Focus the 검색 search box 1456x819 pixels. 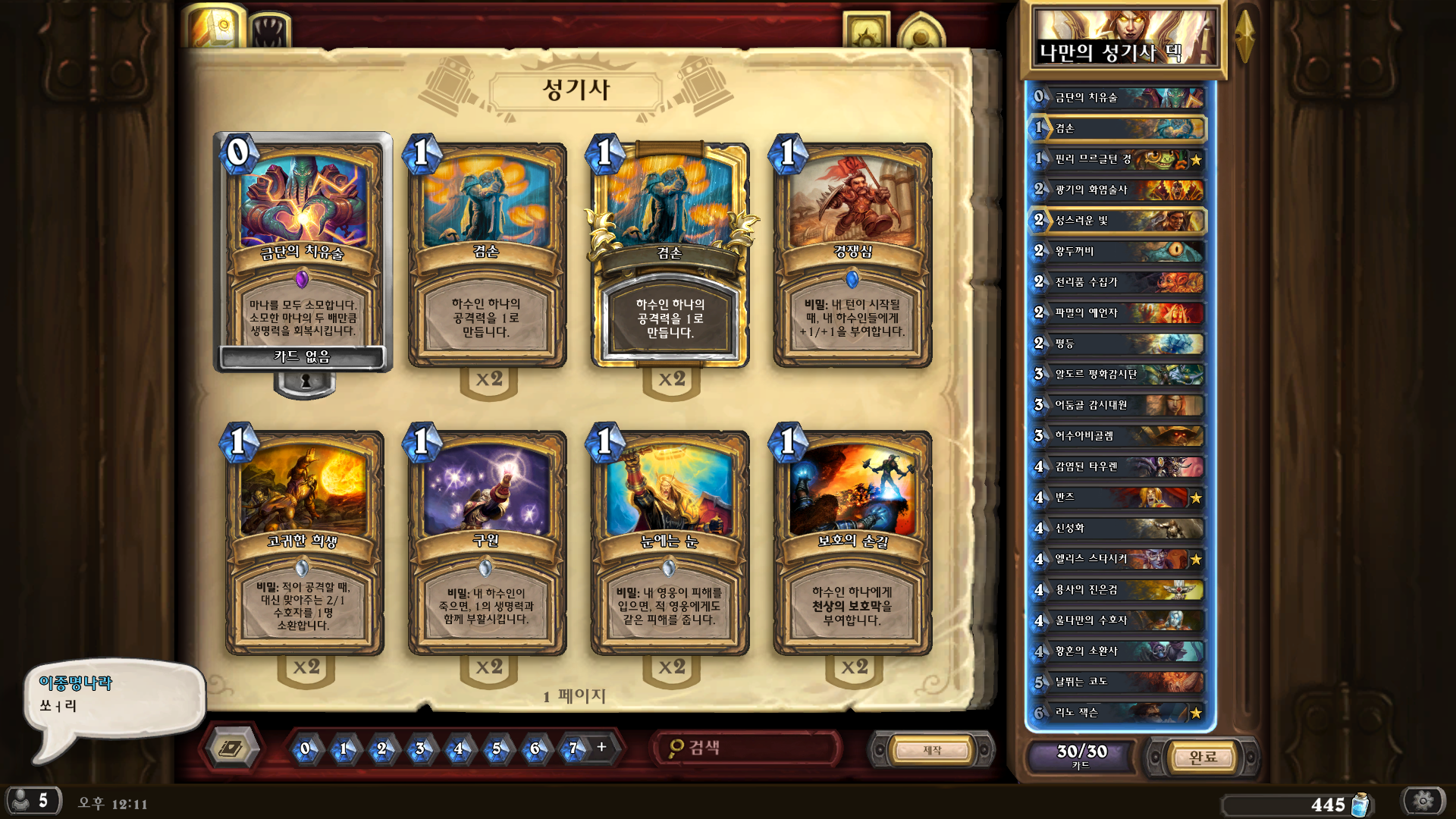[747, 748]
